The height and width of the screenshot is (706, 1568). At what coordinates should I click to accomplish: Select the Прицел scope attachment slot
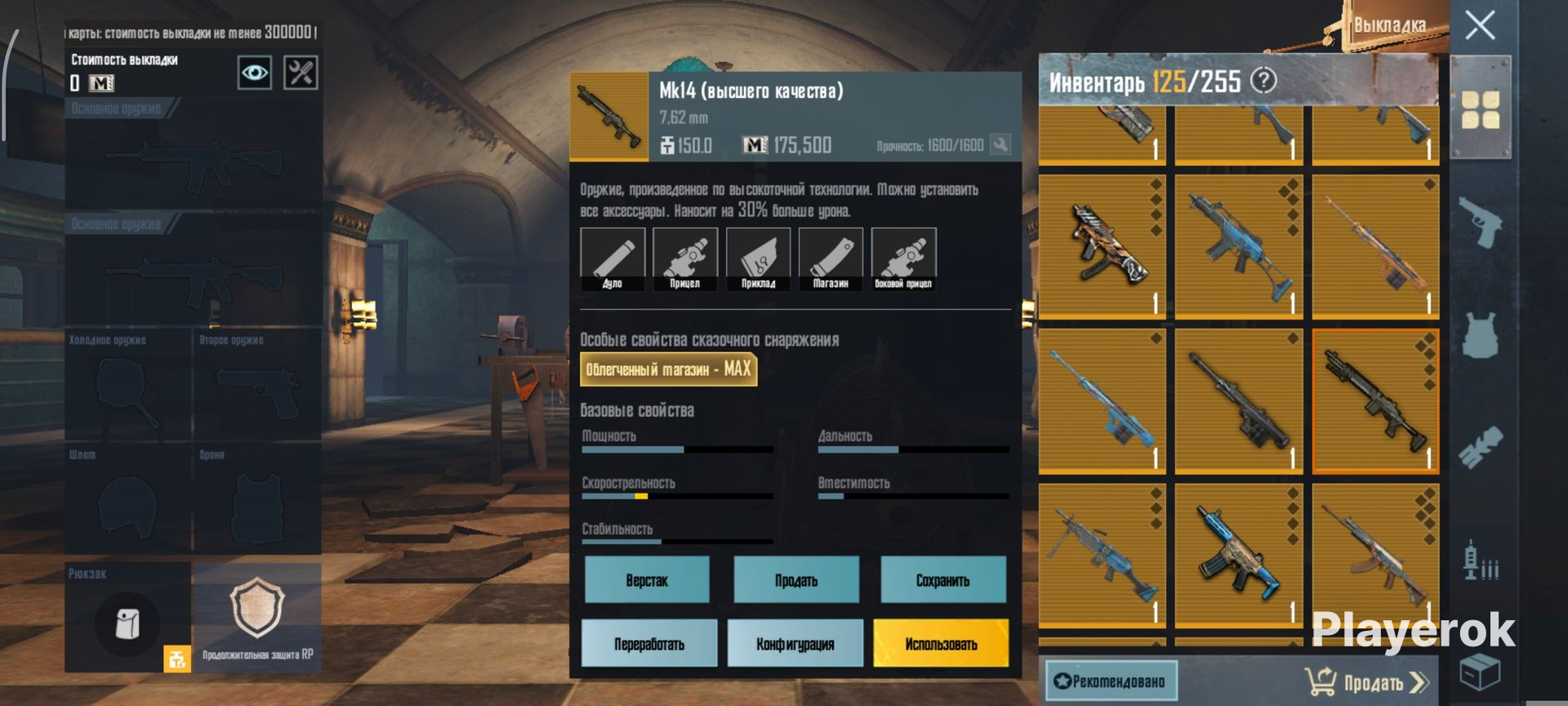[685, 259]
